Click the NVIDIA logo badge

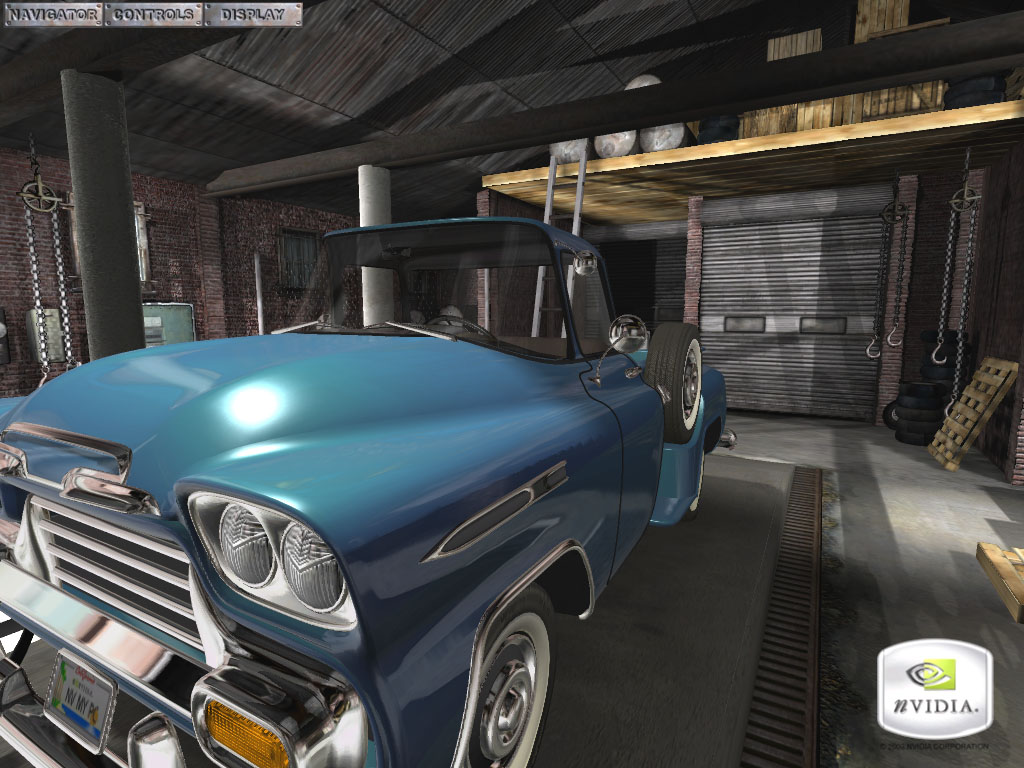pyautogui.click(x=934, y=689)
